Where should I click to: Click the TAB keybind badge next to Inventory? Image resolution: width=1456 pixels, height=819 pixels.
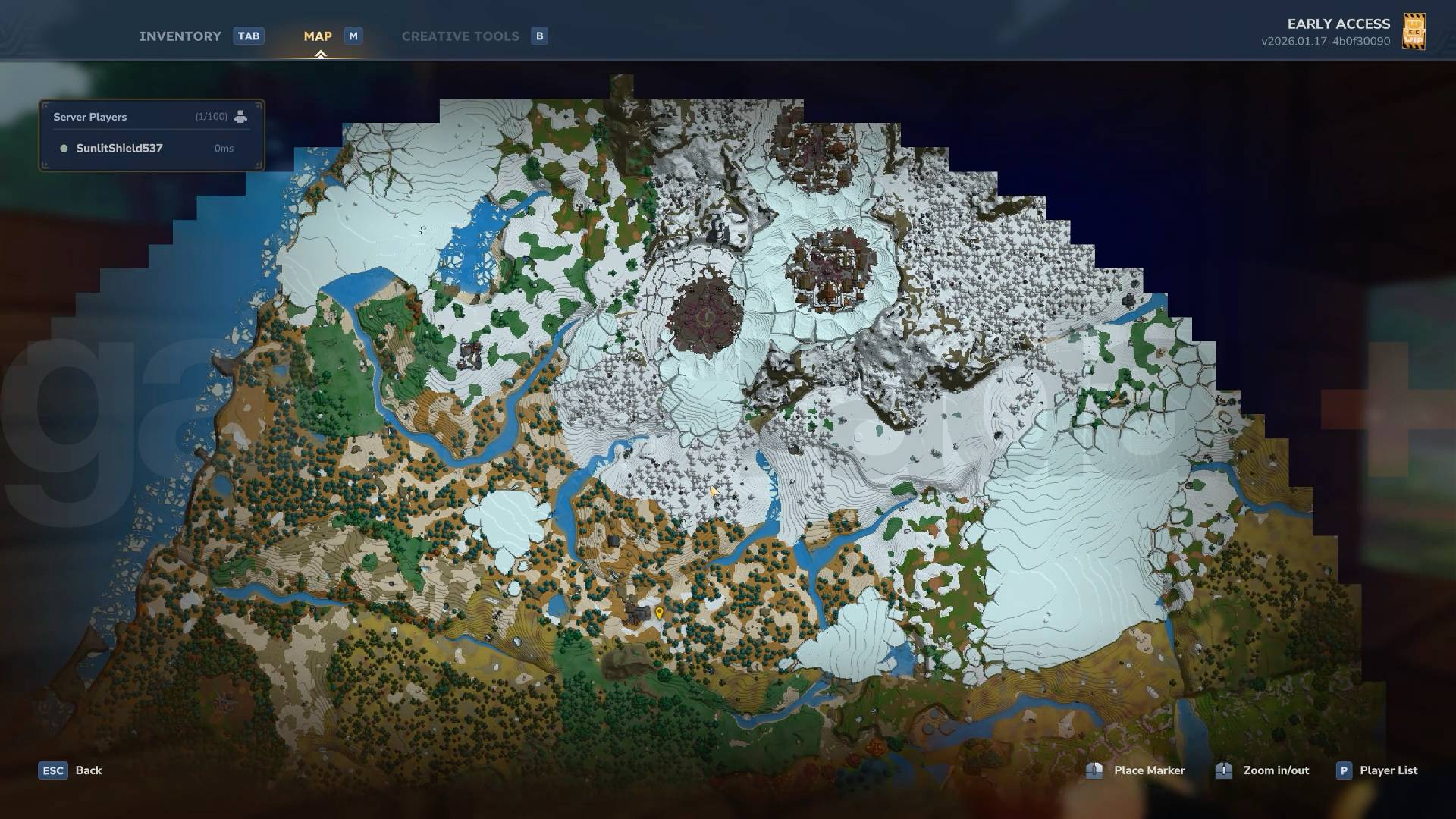[249, 36]
